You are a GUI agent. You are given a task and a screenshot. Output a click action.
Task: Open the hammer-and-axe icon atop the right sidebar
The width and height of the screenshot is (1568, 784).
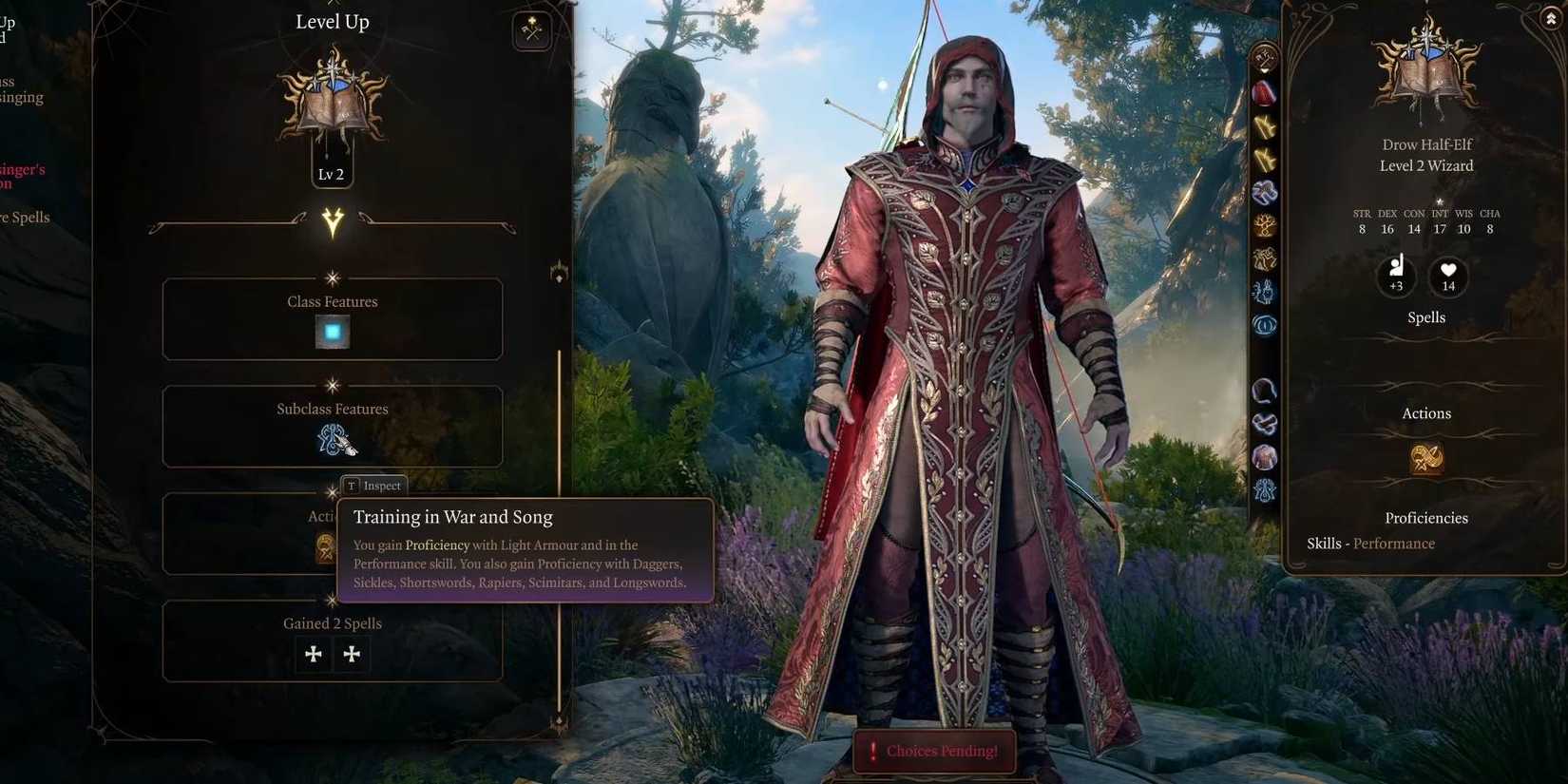(1265, 59)
